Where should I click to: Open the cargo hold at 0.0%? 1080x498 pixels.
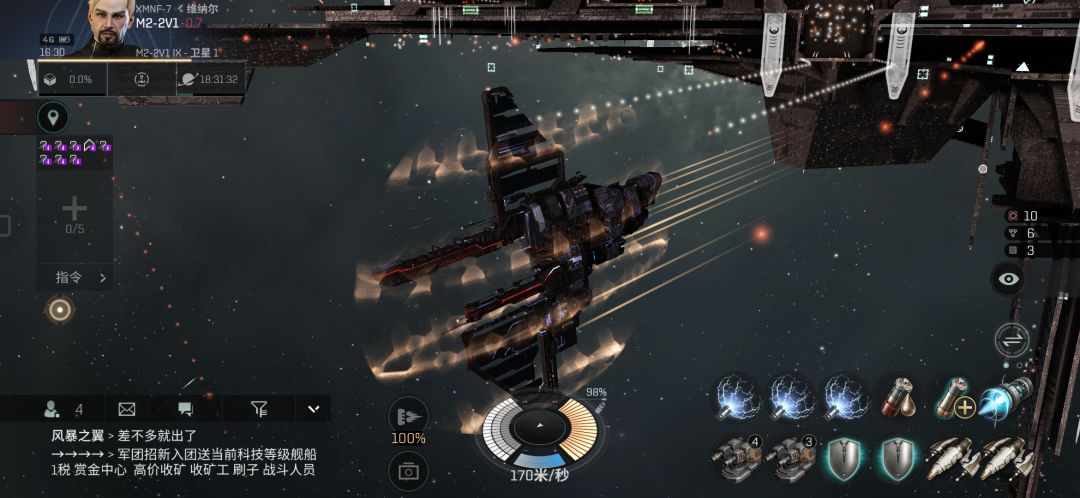pos(70,79)
